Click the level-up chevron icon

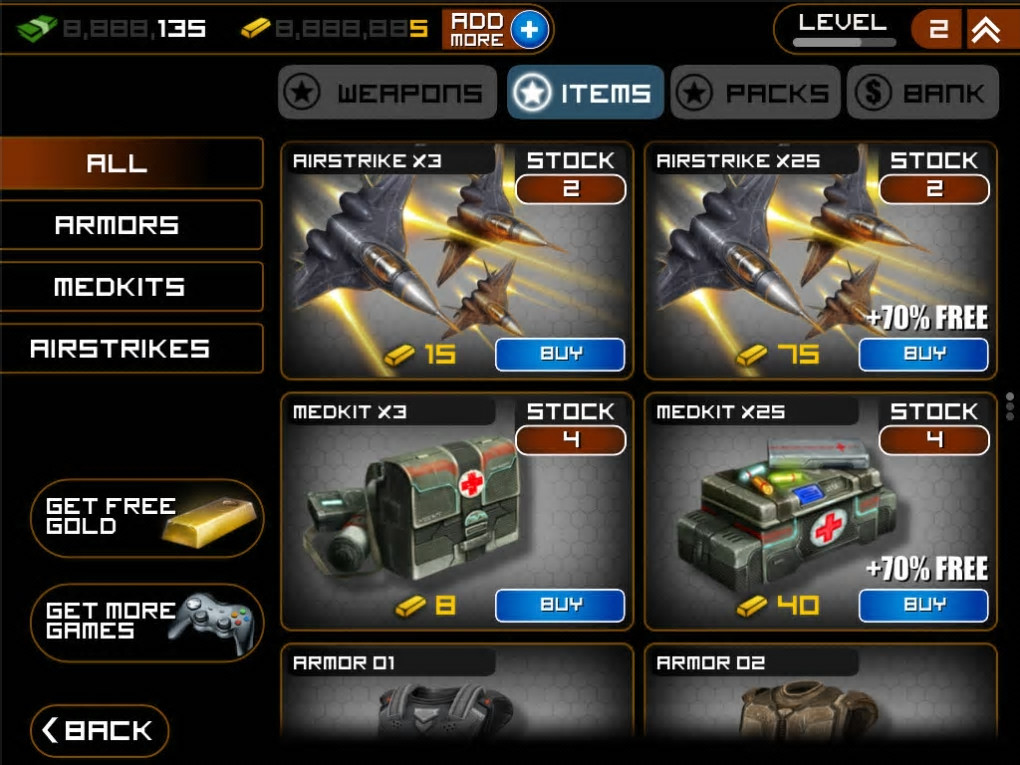[986, 30]
